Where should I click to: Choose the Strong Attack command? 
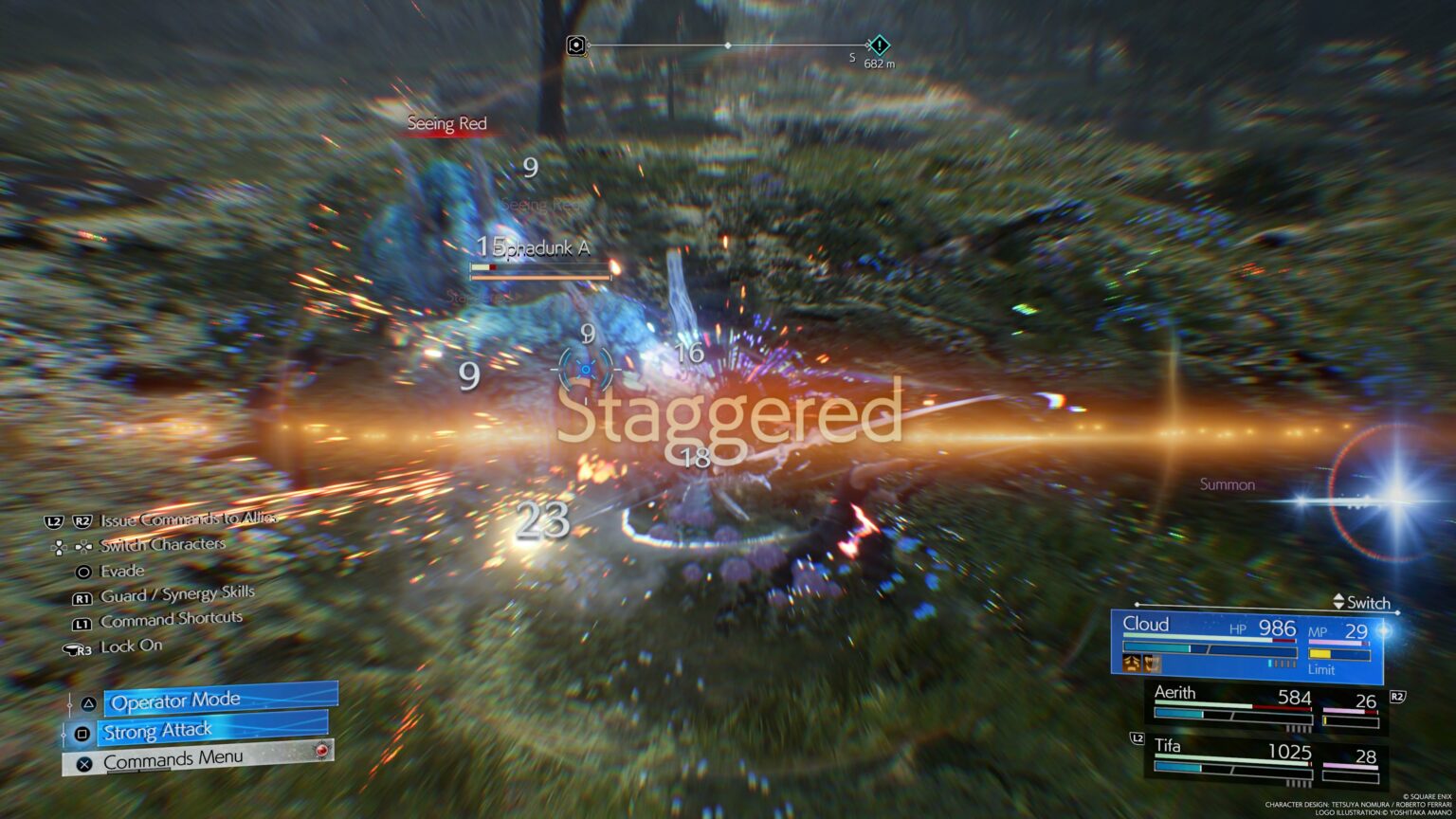tap(213, 731)
